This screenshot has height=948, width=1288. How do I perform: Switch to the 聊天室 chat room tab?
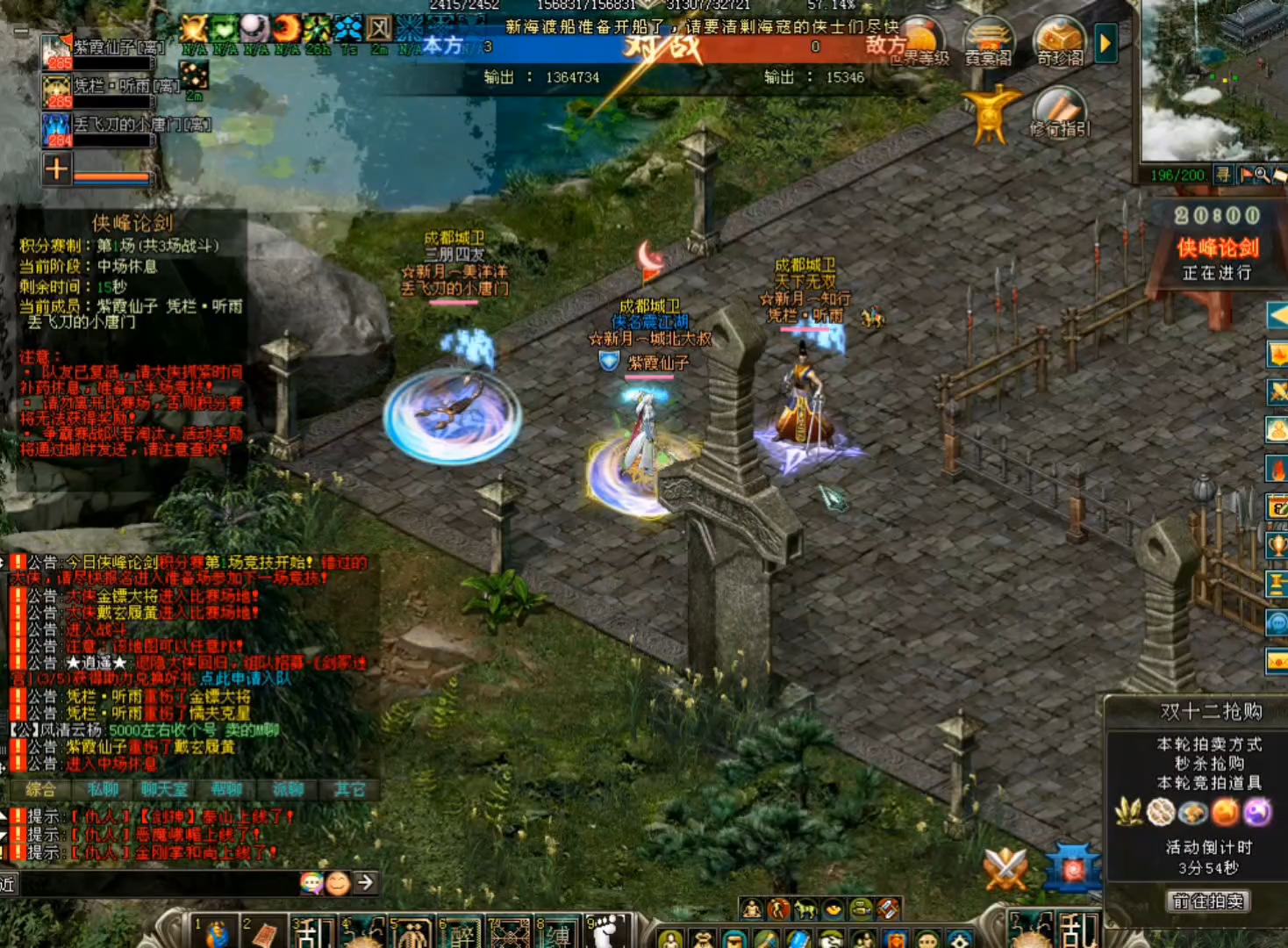point(164,790)
